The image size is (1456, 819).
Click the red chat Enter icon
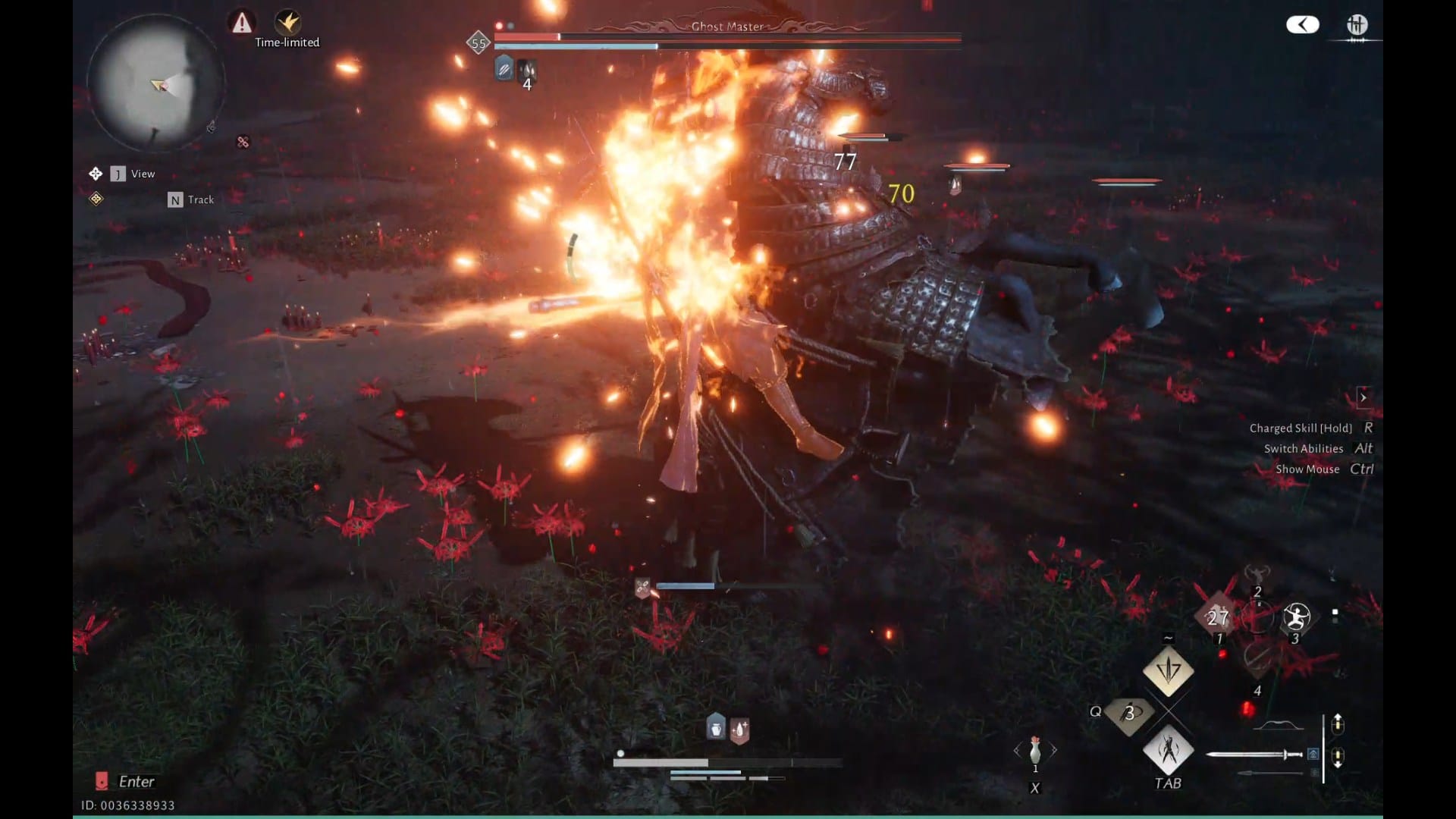coord(102,781)
